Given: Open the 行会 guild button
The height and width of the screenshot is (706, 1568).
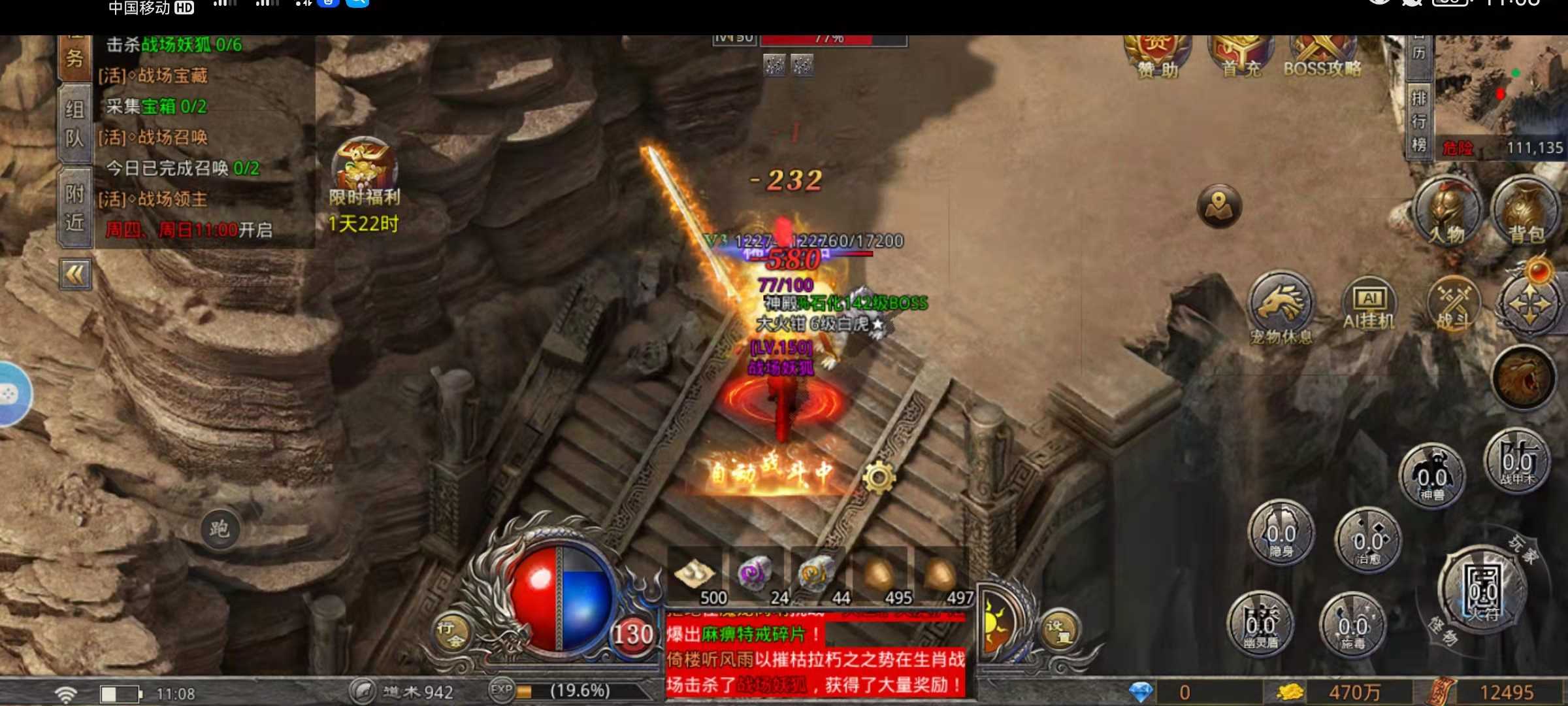Looking at the screenshot, I should [449, 632].
